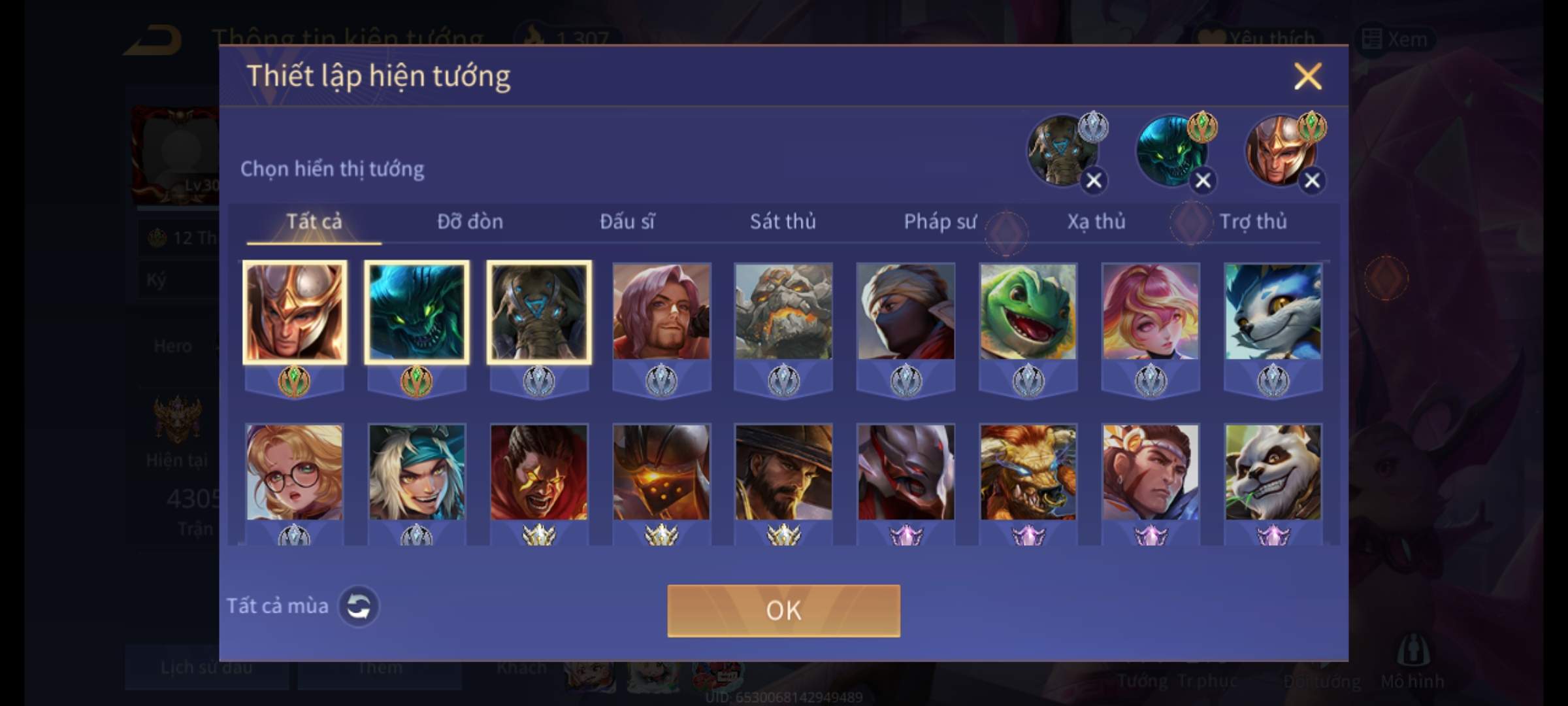Remove the elephant hero from displayed slots
The width and height of the screenshot is (1568, 706).
tap(1094, 180)
